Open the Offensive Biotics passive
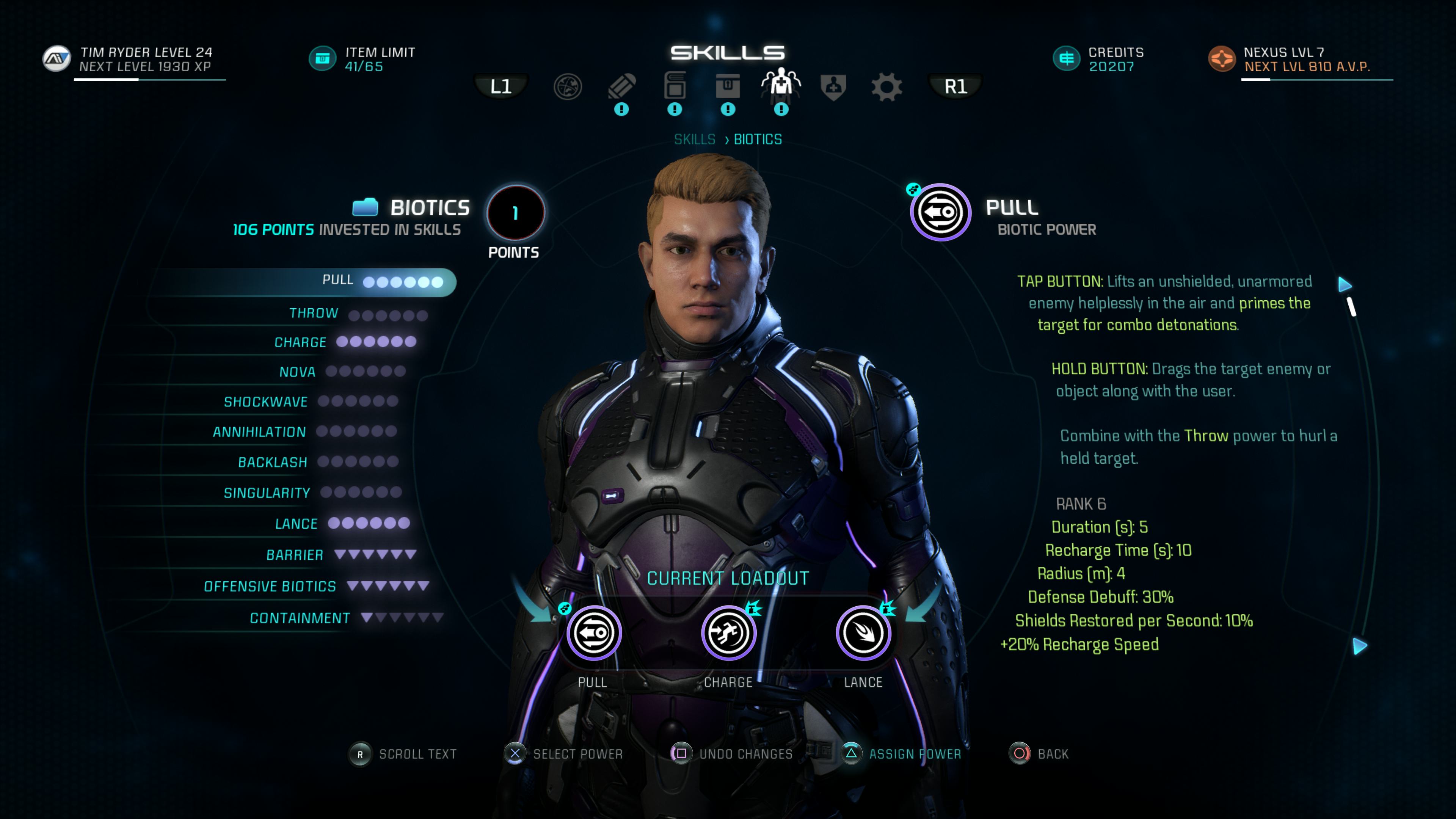This screenshot has width=1456, height=819. tap(270, 587)
